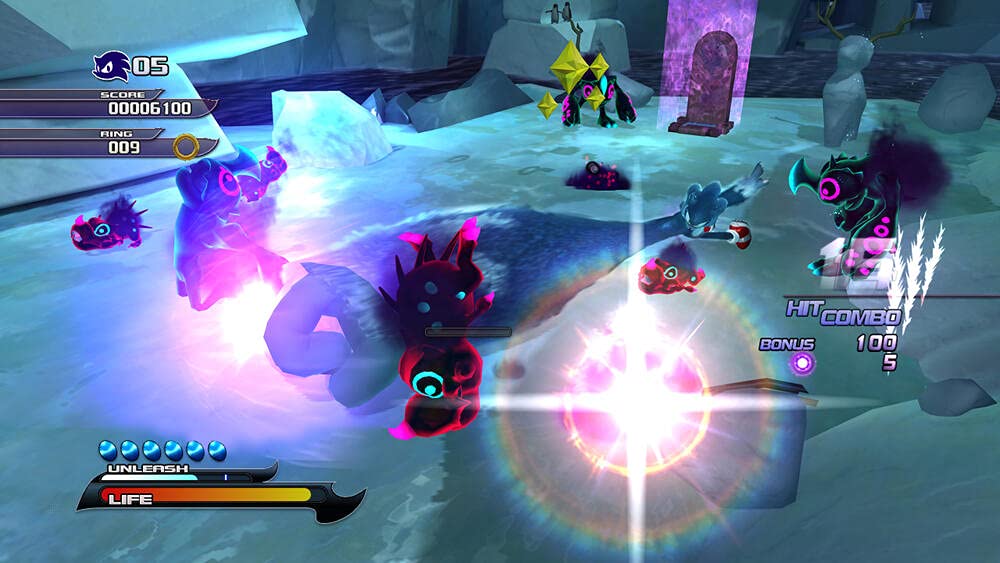Click the purple Bonus orb icon
This screenshot has width=1000, height=563.
click(x=801, y=363)
